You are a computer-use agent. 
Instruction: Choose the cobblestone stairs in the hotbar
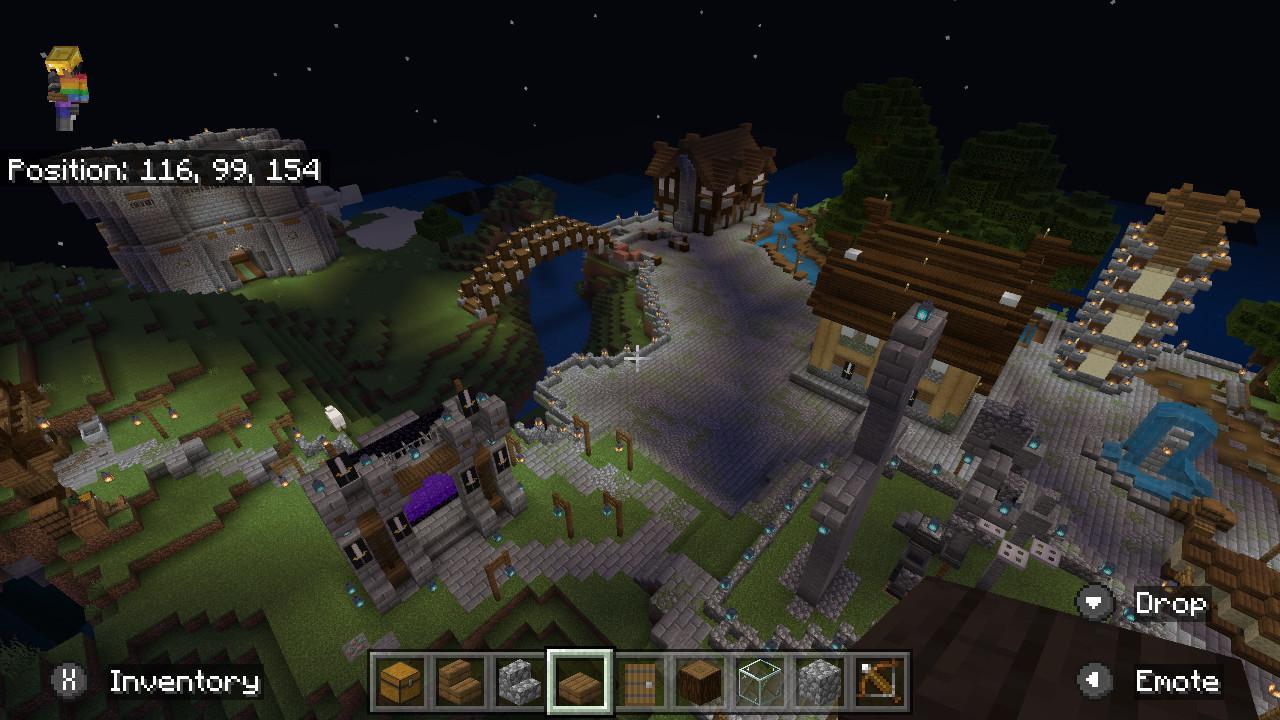[520, 682]
